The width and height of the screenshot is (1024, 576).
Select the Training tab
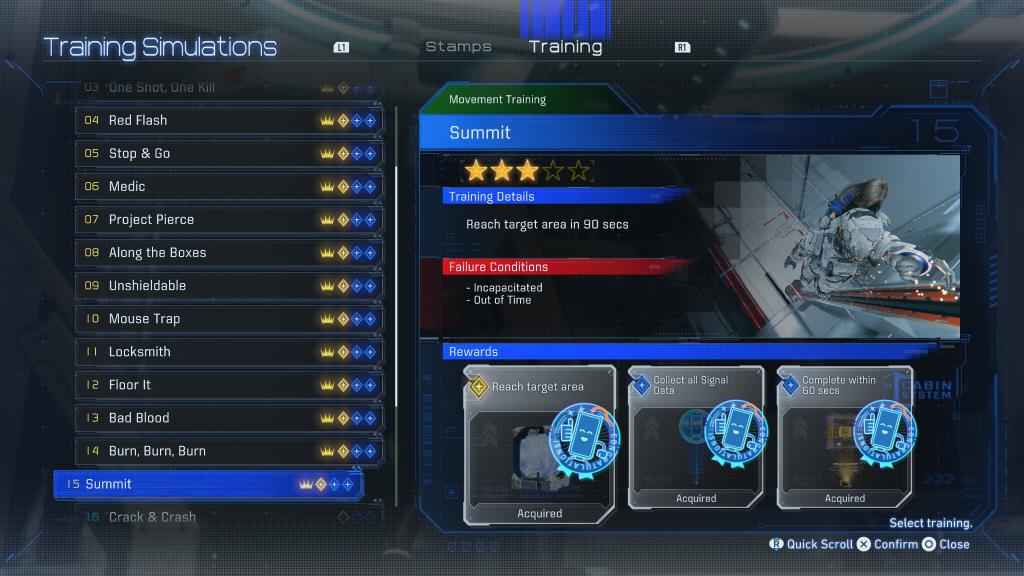[x=565, y=46]
